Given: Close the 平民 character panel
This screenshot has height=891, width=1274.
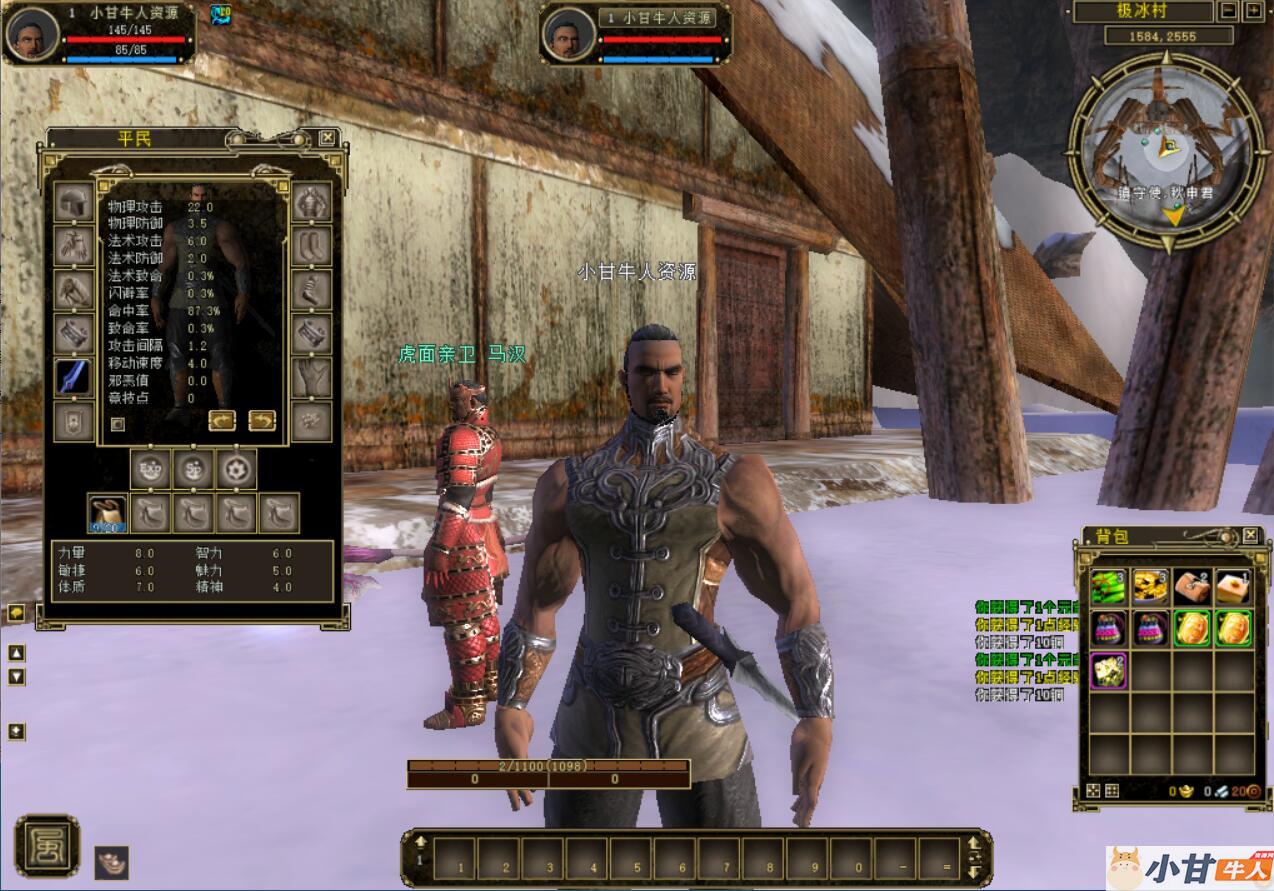Looking at the screenshot, I should [x=327, y=138].
